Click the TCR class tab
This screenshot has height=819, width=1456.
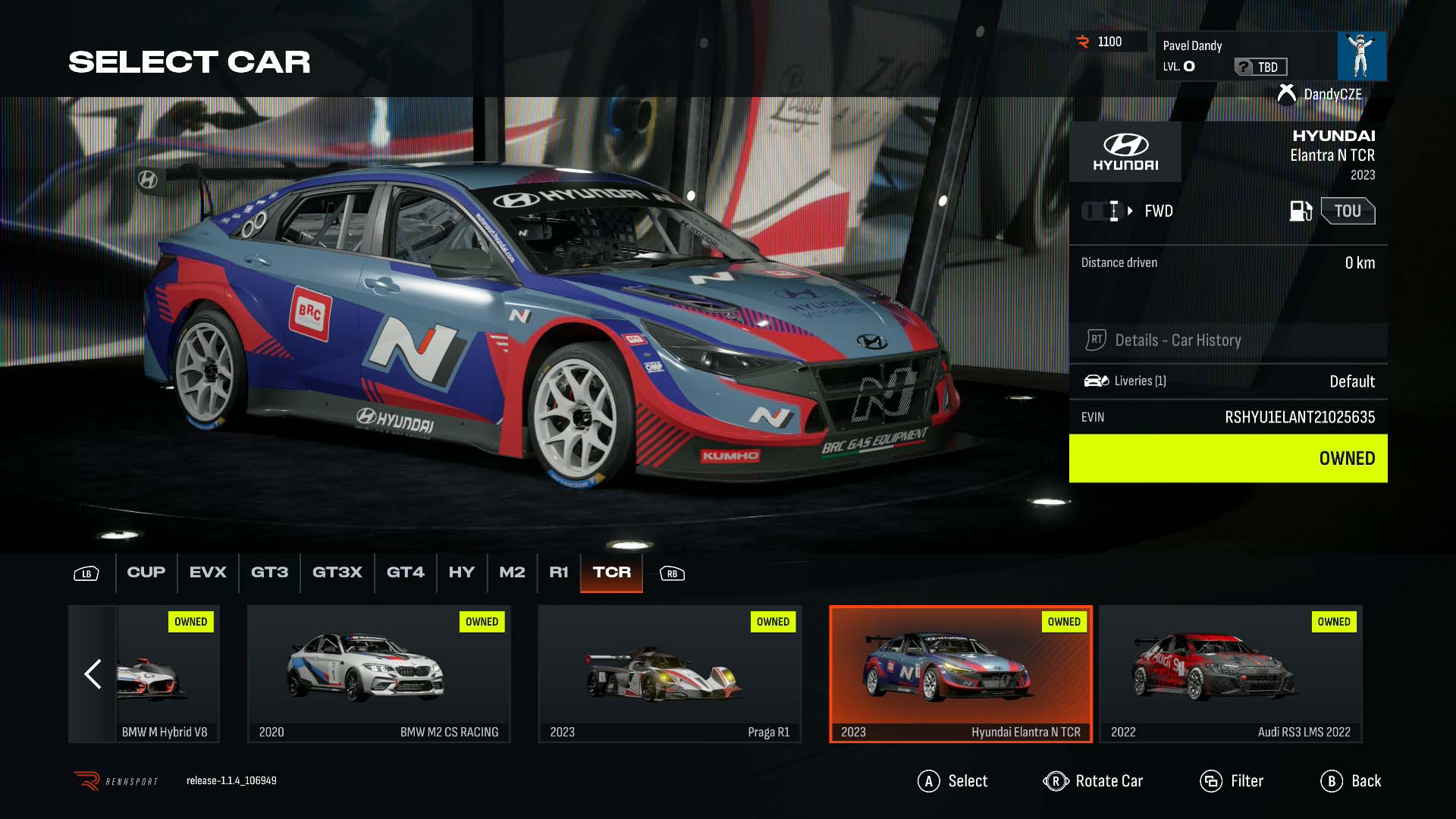[611, 573]
